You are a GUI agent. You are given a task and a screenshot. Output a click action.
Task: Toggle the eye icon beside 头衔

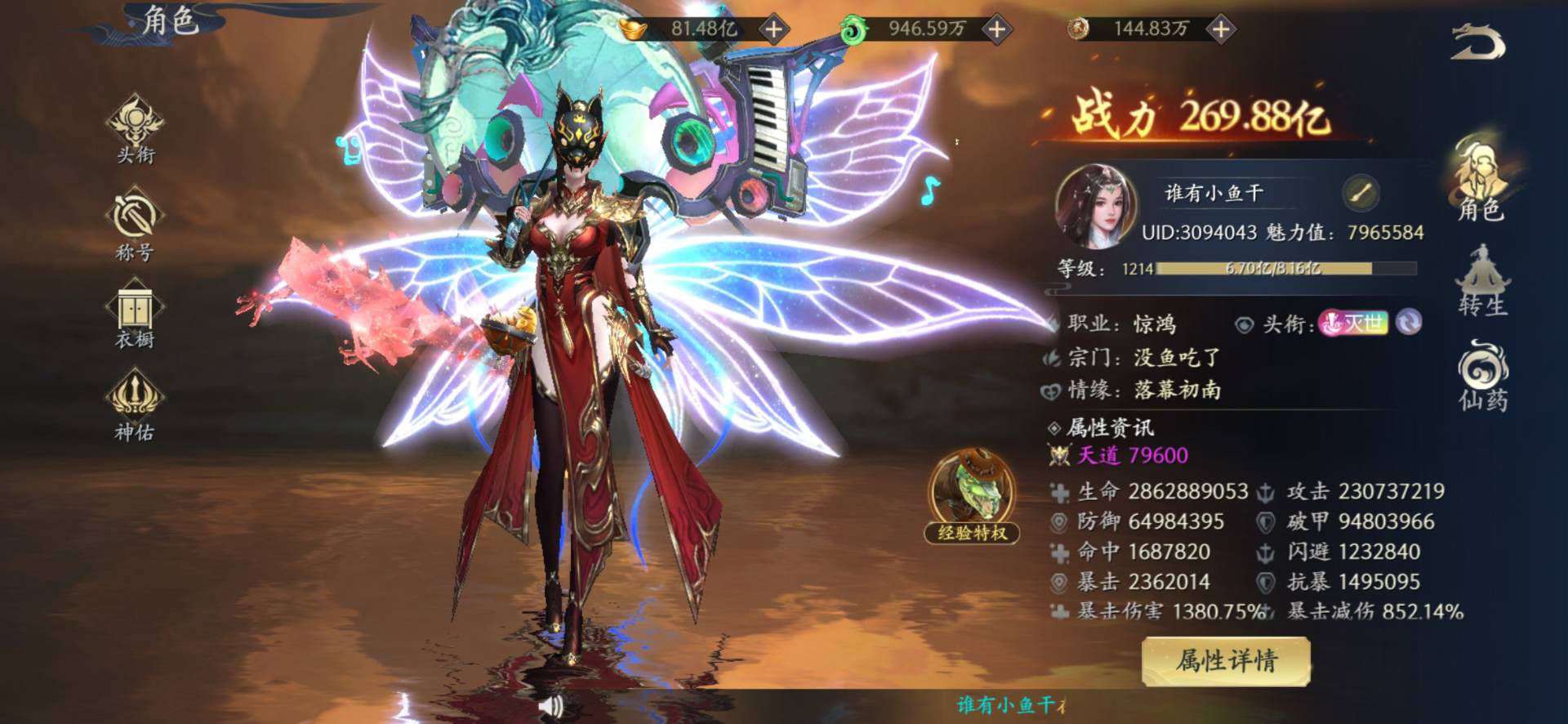tap(1244, 325)
